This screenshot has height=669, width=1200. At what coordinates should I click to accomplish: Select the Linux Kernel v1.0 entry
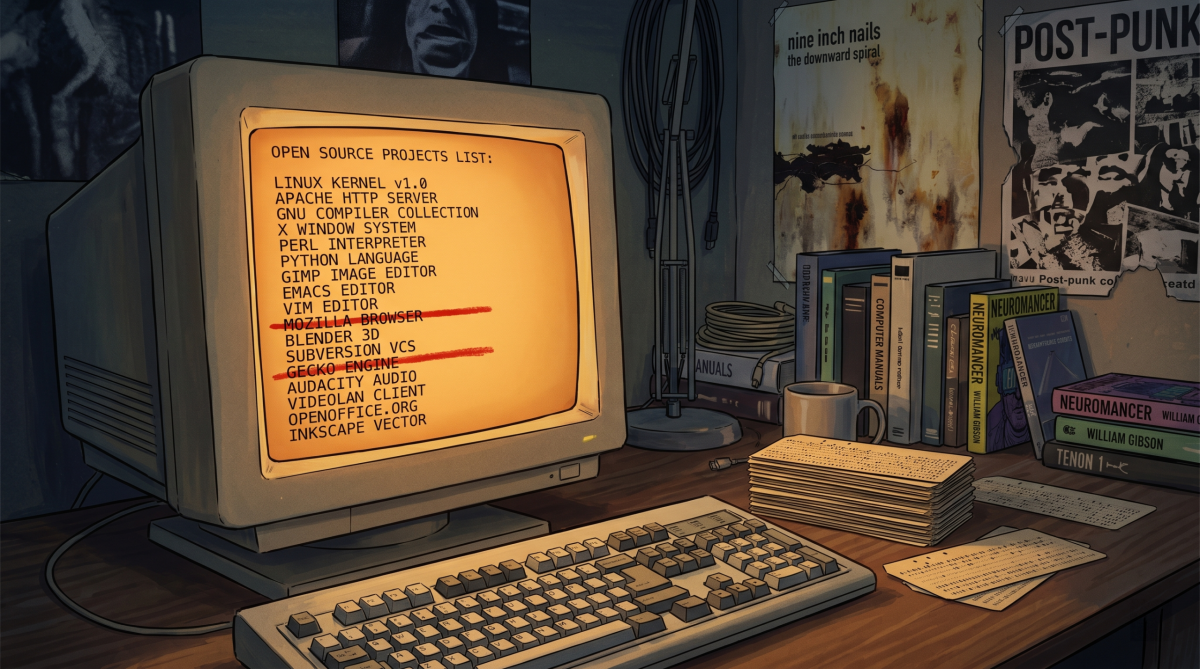(350, 184)
